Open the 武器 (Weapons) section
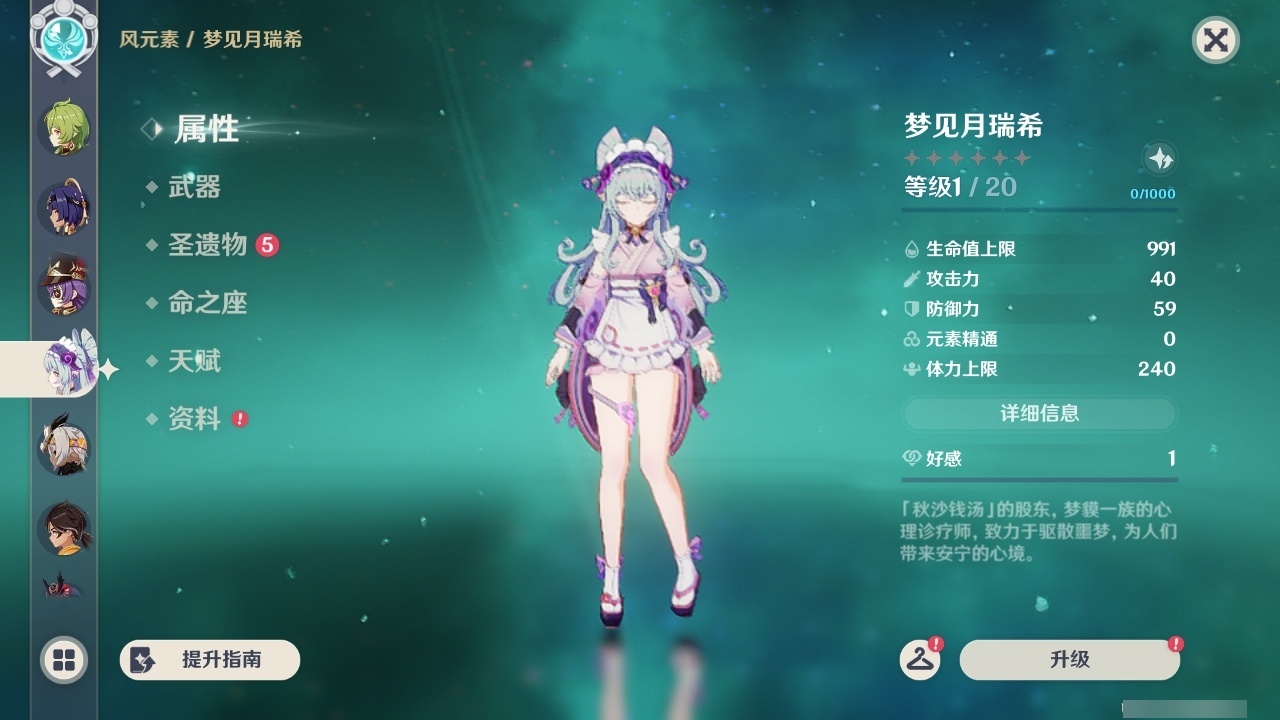Screen dimensions: 1280x720 pyautogui.click(x=196, y=187)
